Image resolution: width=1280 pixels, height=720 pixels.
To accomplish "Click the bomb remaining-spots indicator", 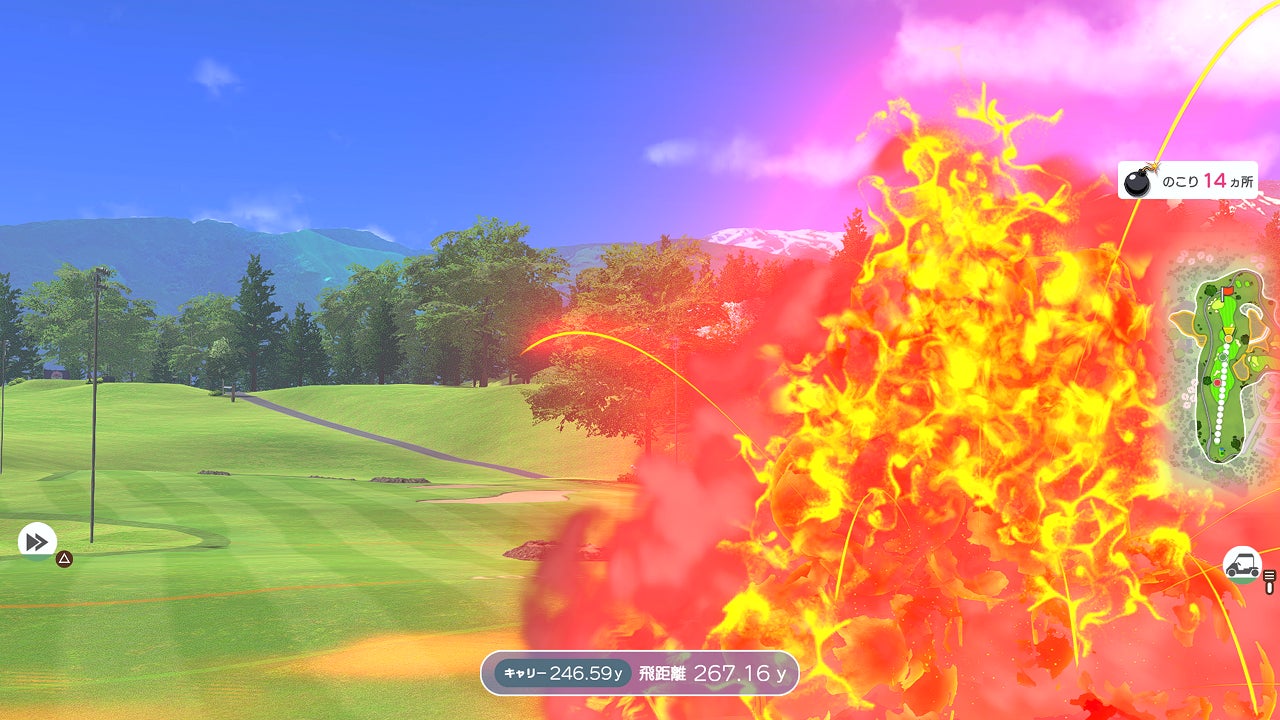I will (x=1187, y=181).
